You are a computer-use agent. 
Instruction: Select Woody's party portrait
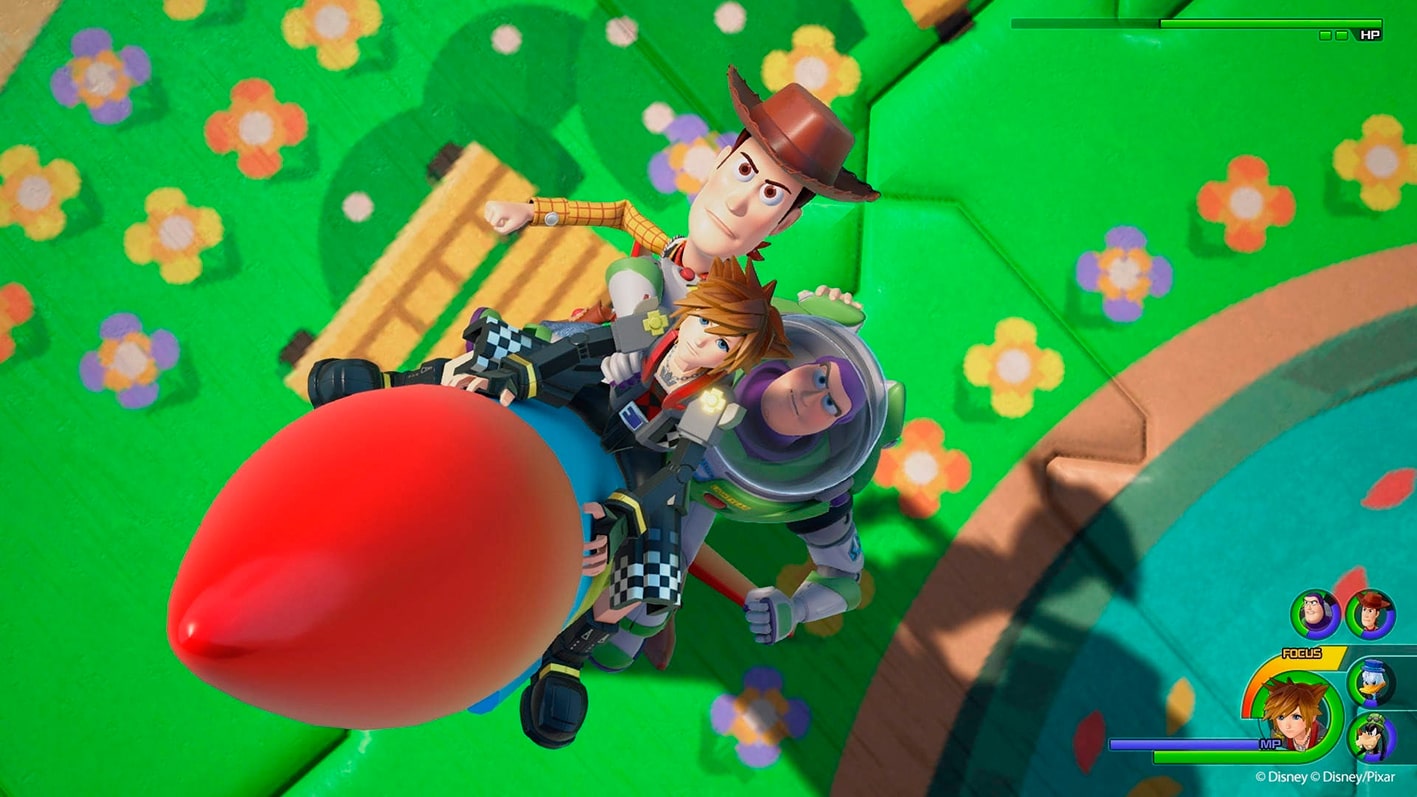1369,615
